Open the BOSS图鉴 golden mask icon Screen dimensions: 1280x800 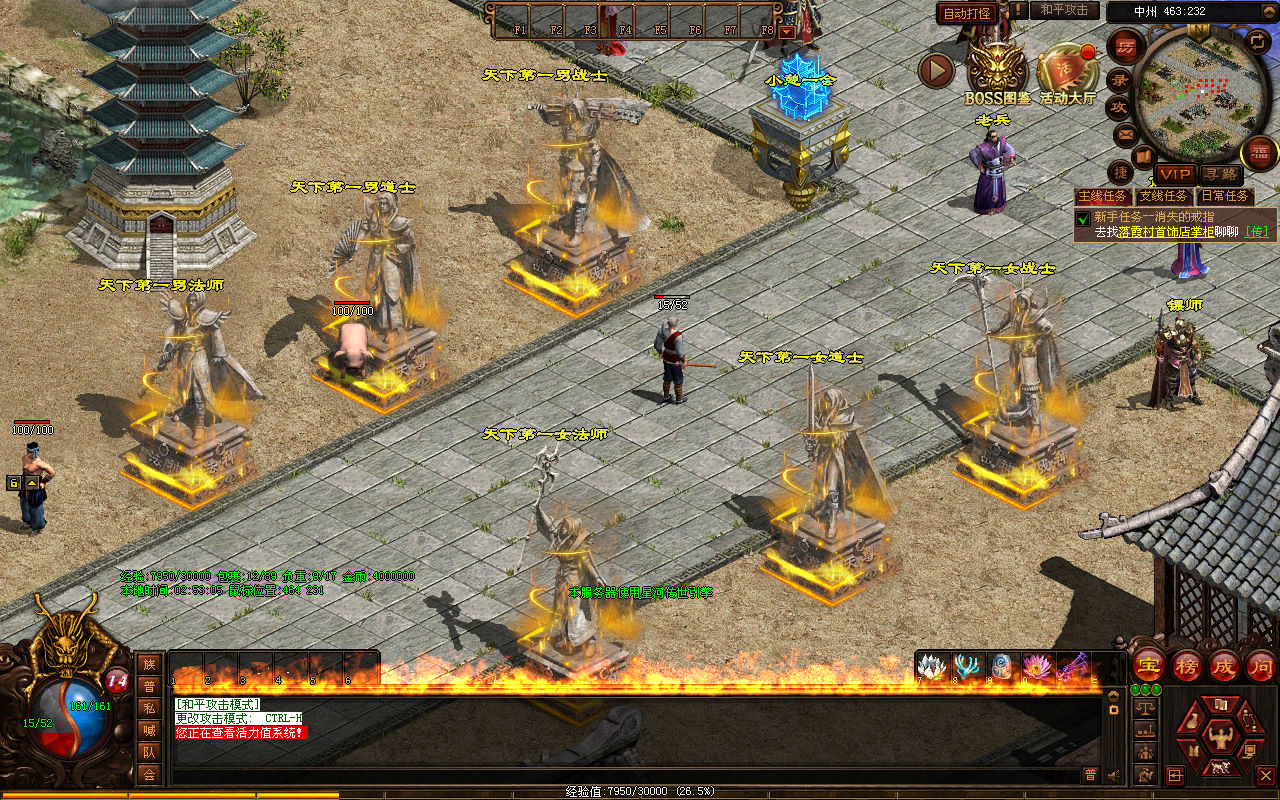(997, 68)
